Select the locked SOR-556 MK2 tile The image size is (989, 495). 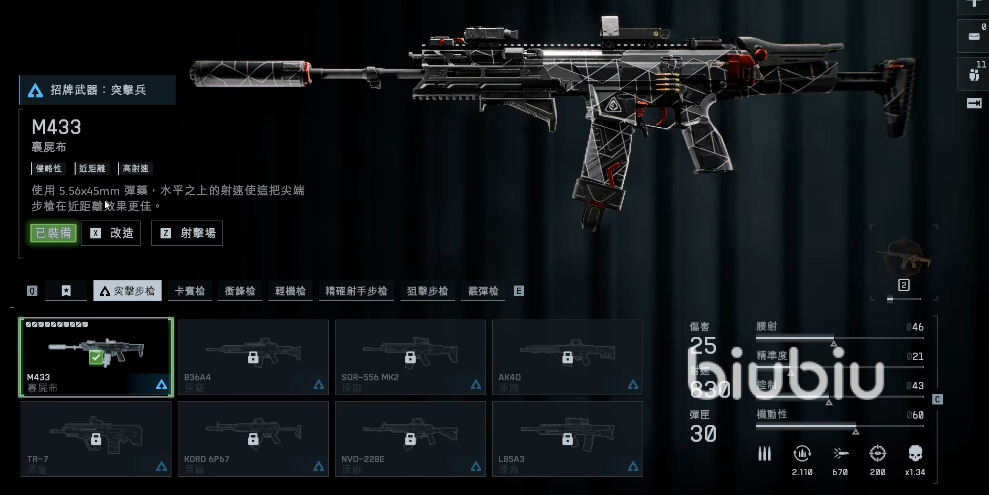click(410, 357)
